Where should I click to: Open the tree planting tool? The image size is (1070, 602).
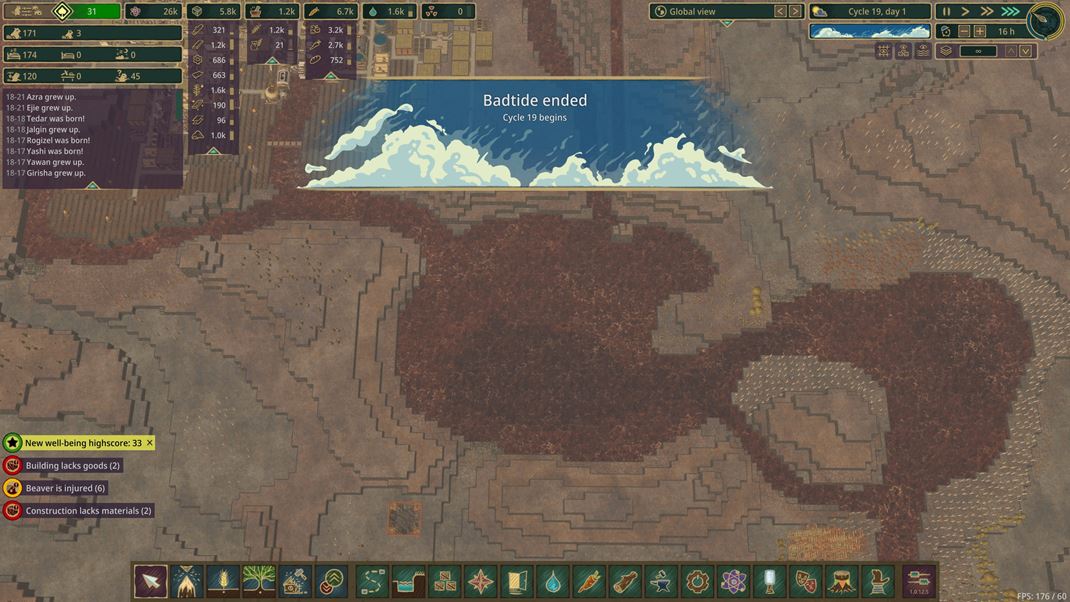(x=259, y=580)
